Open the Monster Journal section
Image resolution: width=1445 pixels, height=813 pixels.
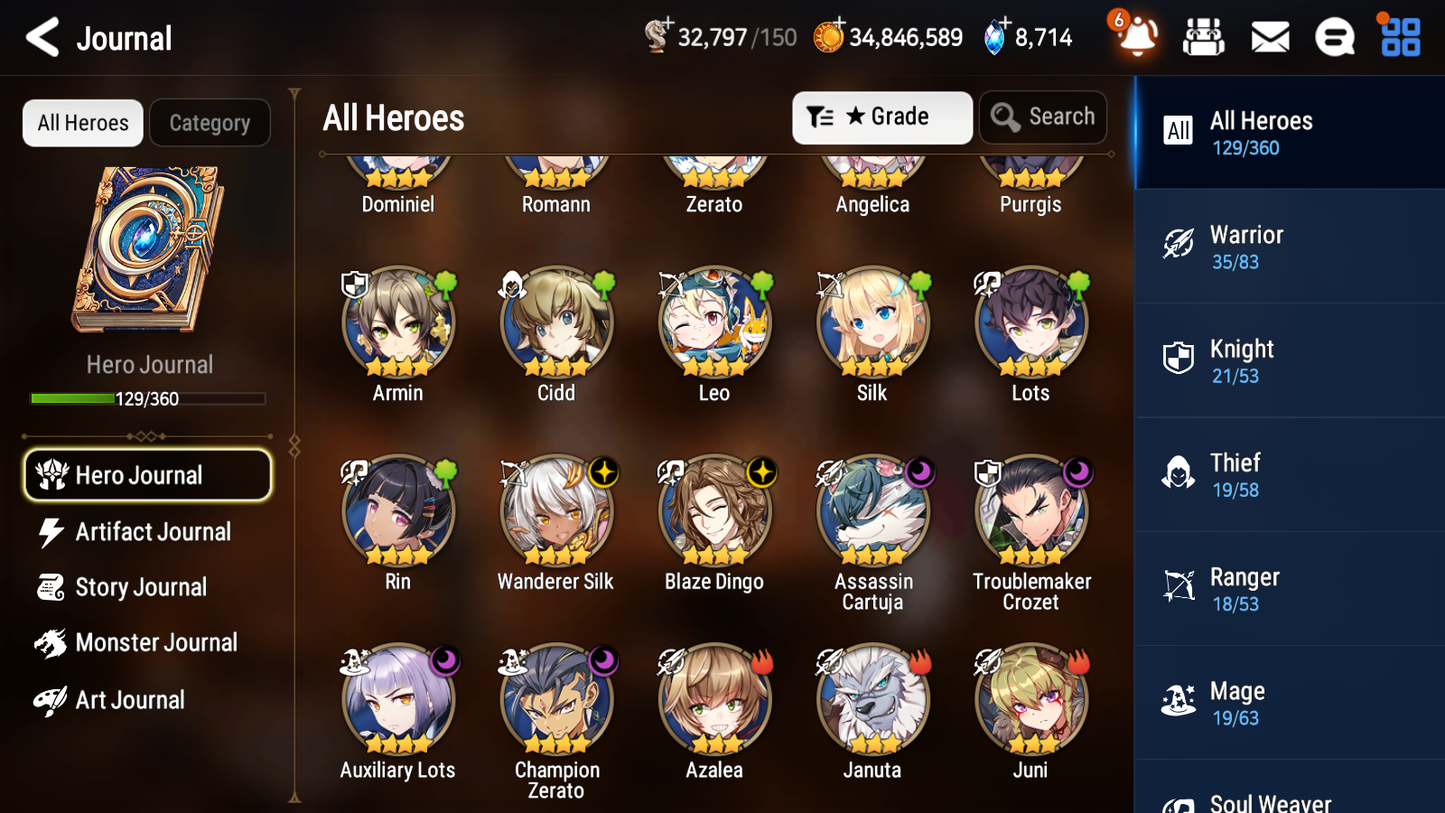(x=155, y=642)
